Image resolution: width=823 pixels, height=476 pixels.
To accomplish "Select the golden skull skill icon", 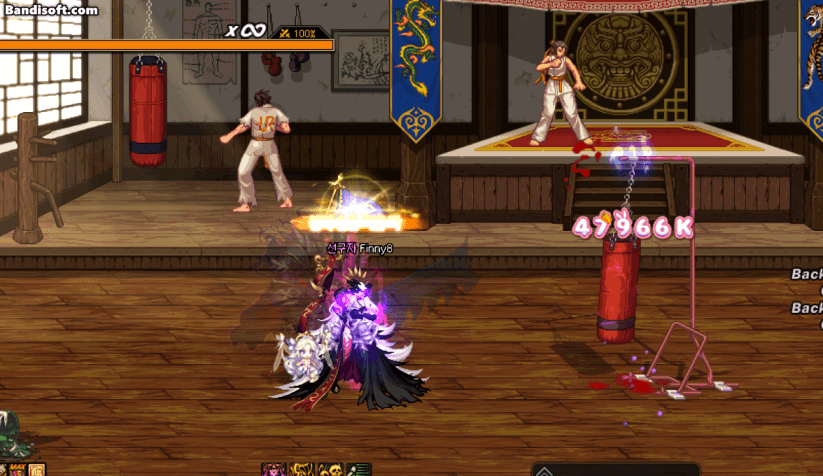I will [330, 469].
